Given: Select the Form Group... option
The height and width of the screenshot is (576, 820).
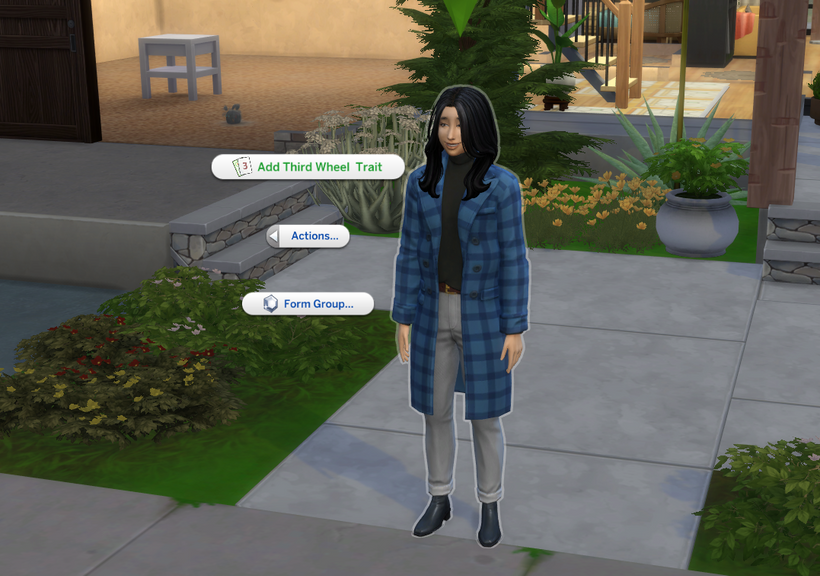Looking at the screenshot, I should click(308, 304).
